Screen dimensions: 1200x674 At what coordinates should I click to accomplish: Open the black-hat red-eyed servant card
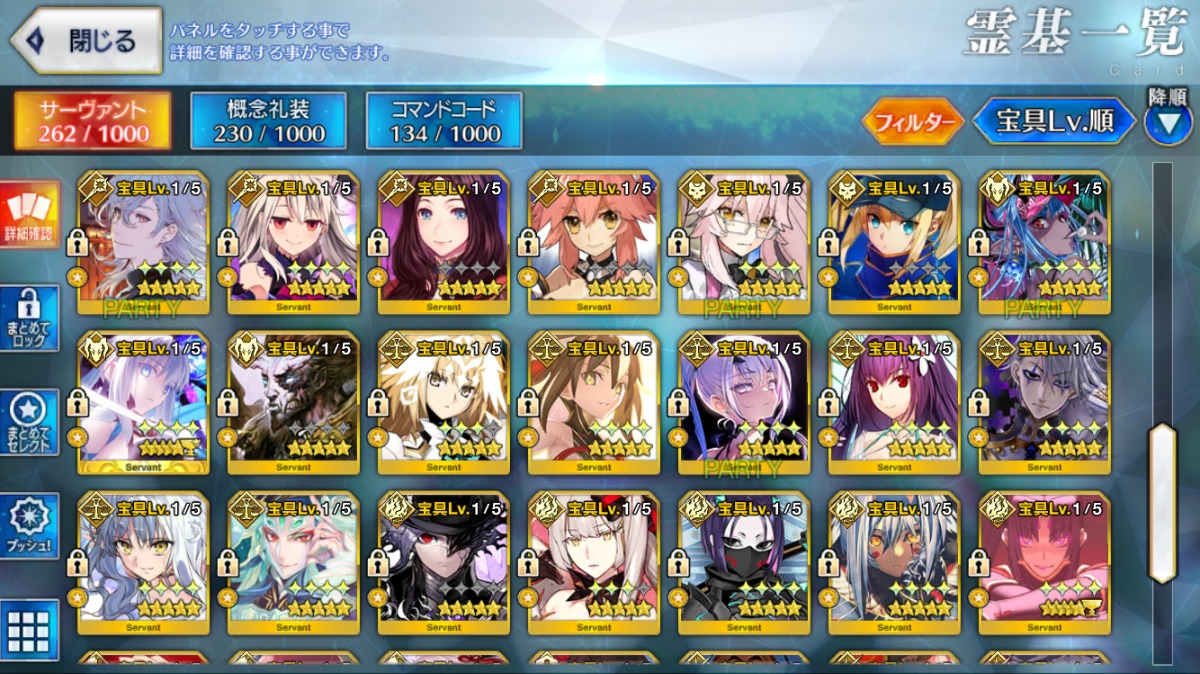(x=443, y=563)
